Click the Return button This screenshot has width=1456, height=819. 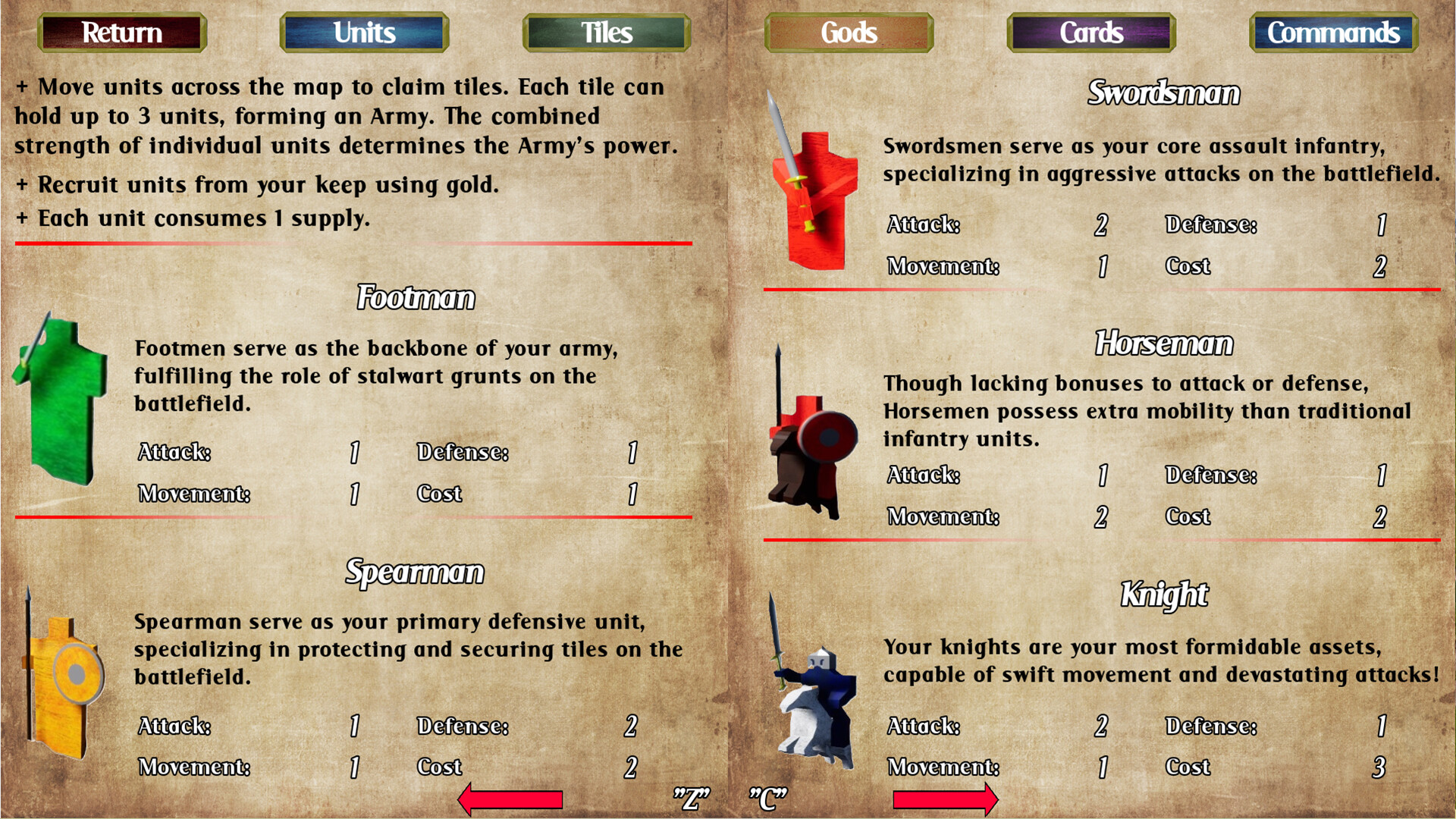coord(121,33)
